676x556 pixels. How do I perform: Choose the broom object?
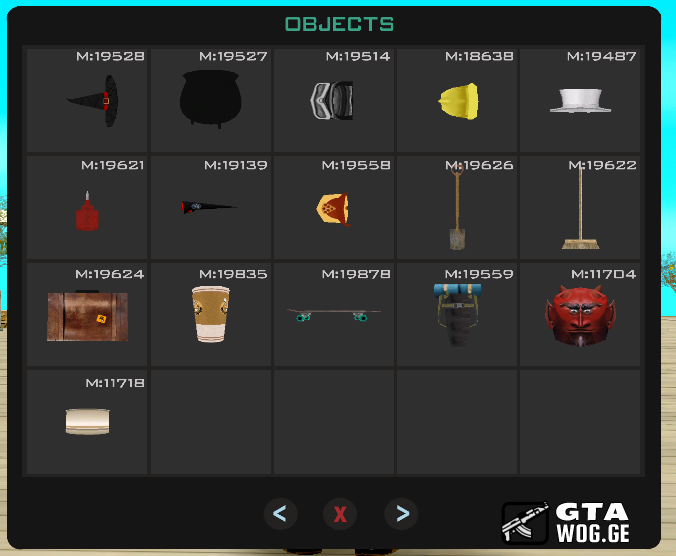580,209
